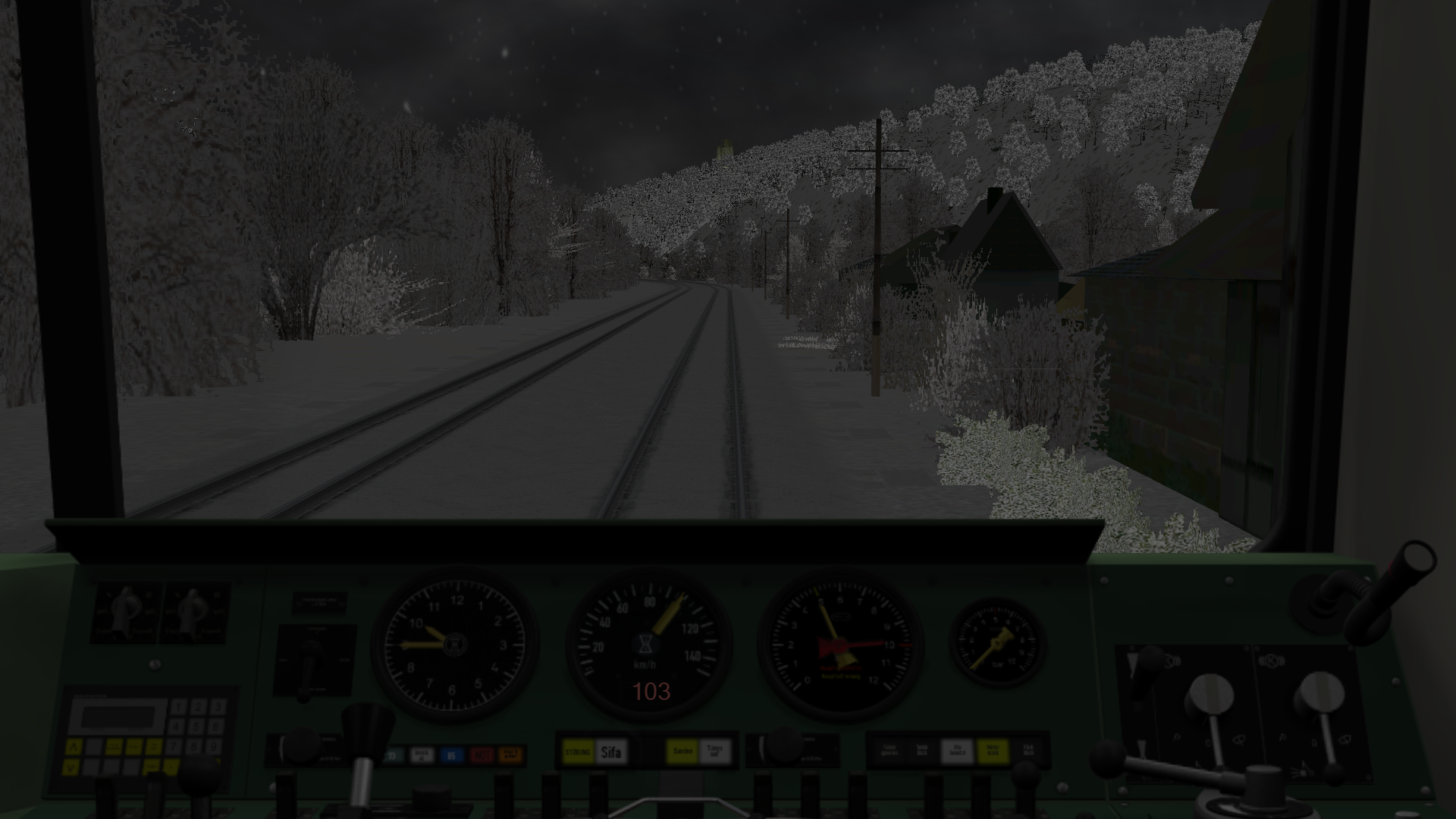Hit the red NOT emergency button
This screenshot has height=819, width=1456.
click(x=482, y=755)
